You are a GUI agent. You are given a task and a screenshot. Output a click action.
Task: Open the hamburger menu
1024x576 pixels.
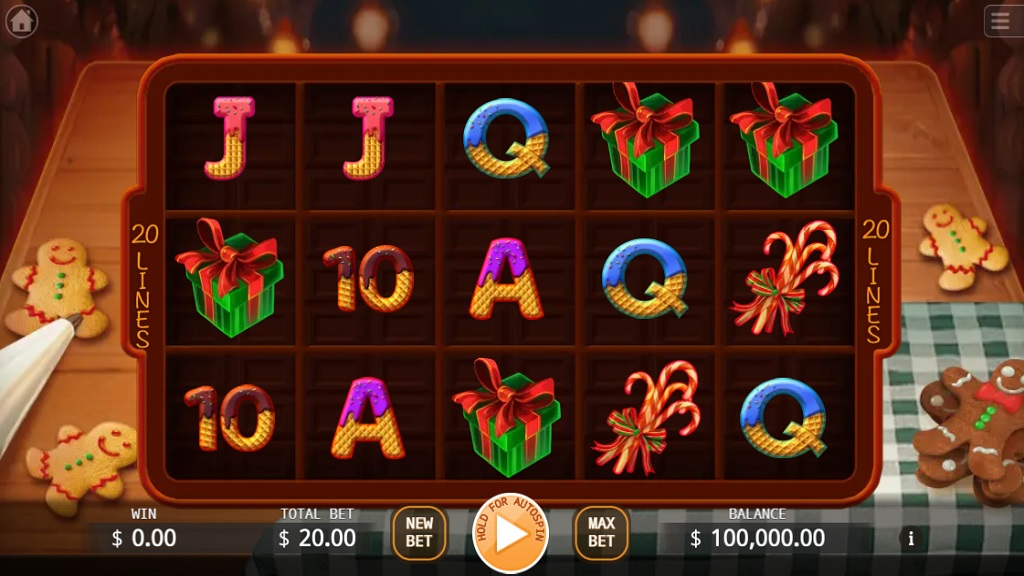(x=1001, y=21)
